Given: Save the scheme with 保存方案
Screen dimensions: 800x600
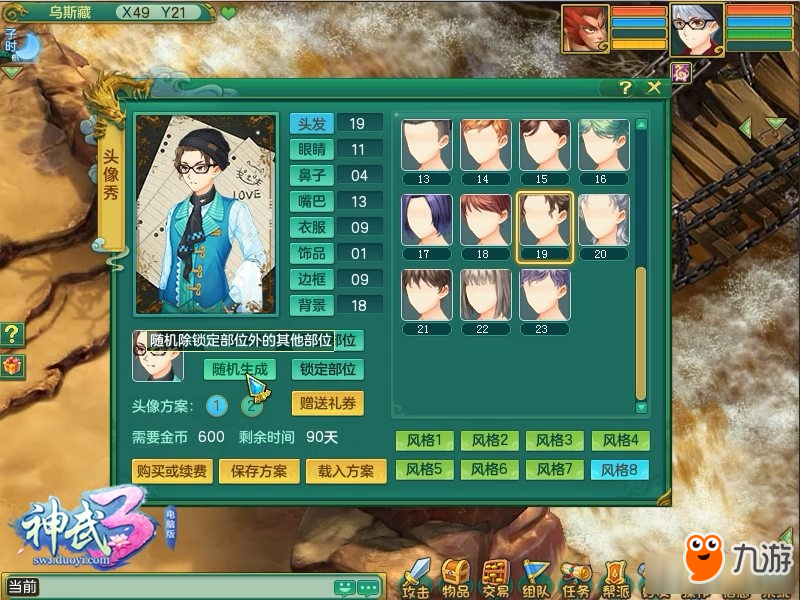Looking at the screenshot, I should [258, 471].
